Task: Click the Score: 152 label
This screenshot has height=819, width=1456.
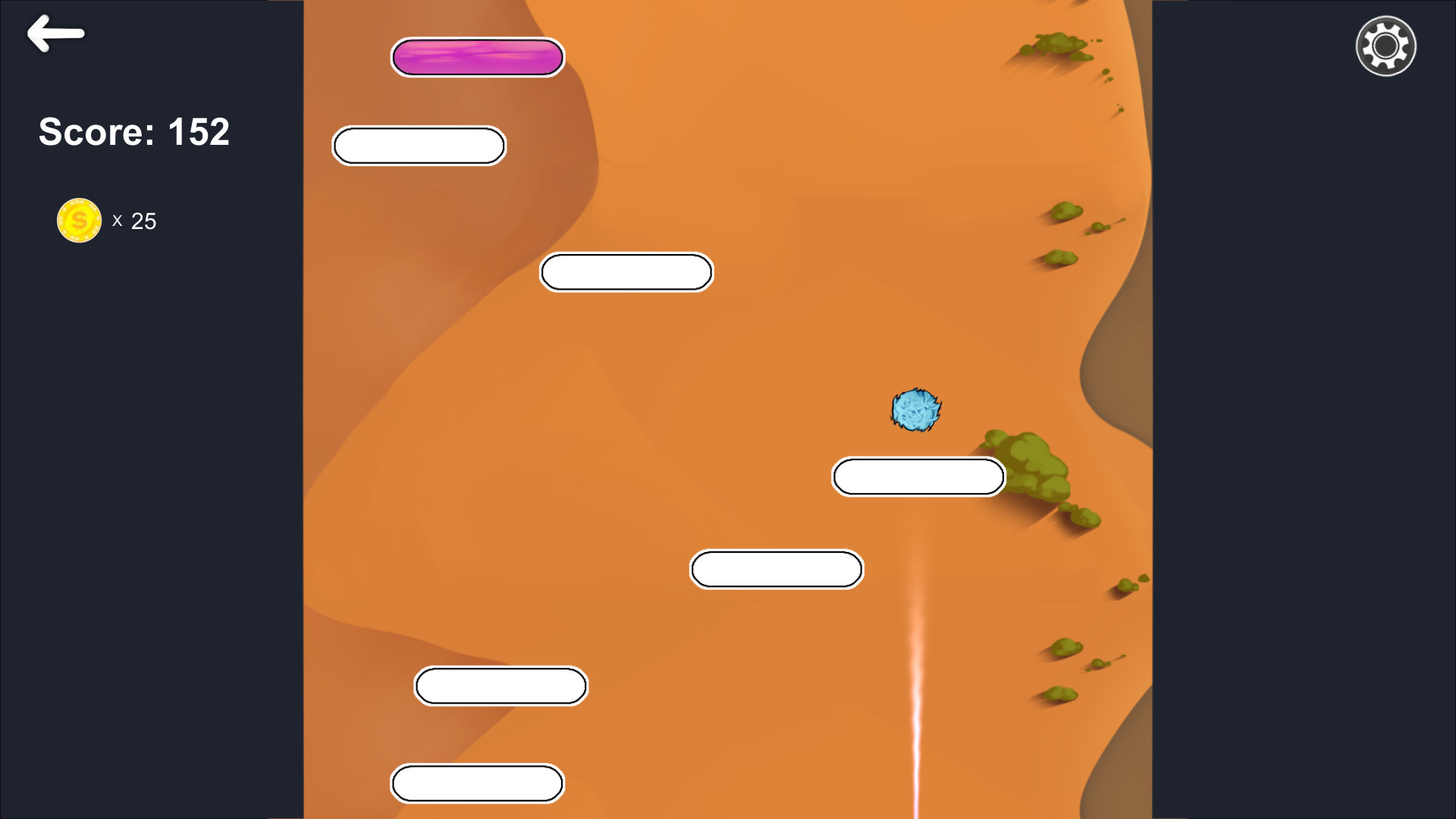Action: pos(133,132)
